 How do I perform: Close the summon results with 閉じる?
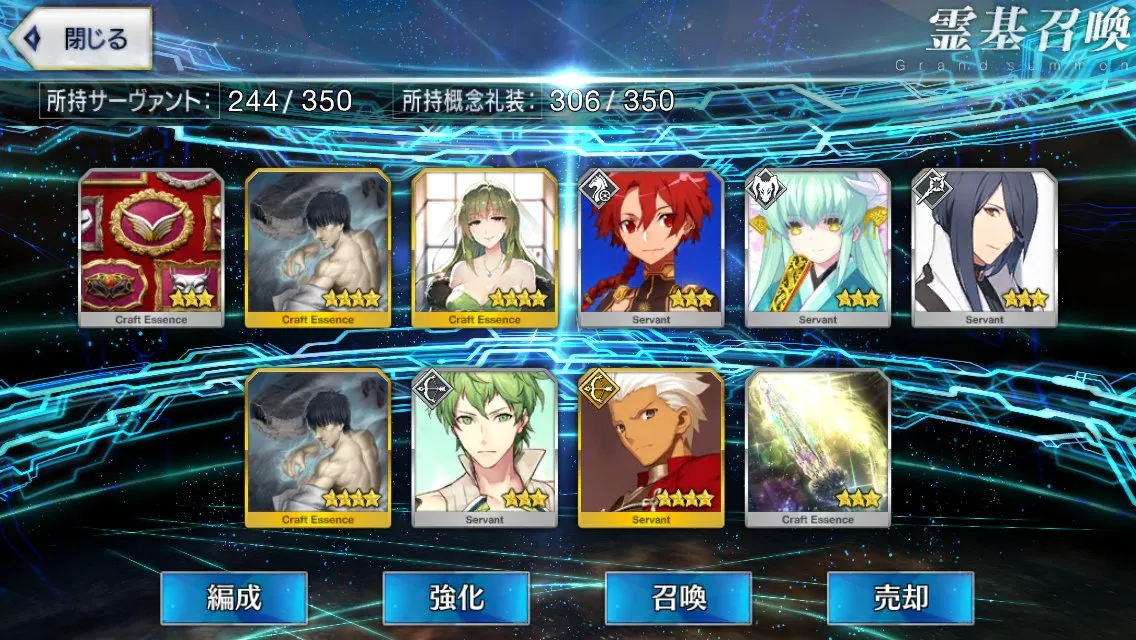(x=80, y=40)
